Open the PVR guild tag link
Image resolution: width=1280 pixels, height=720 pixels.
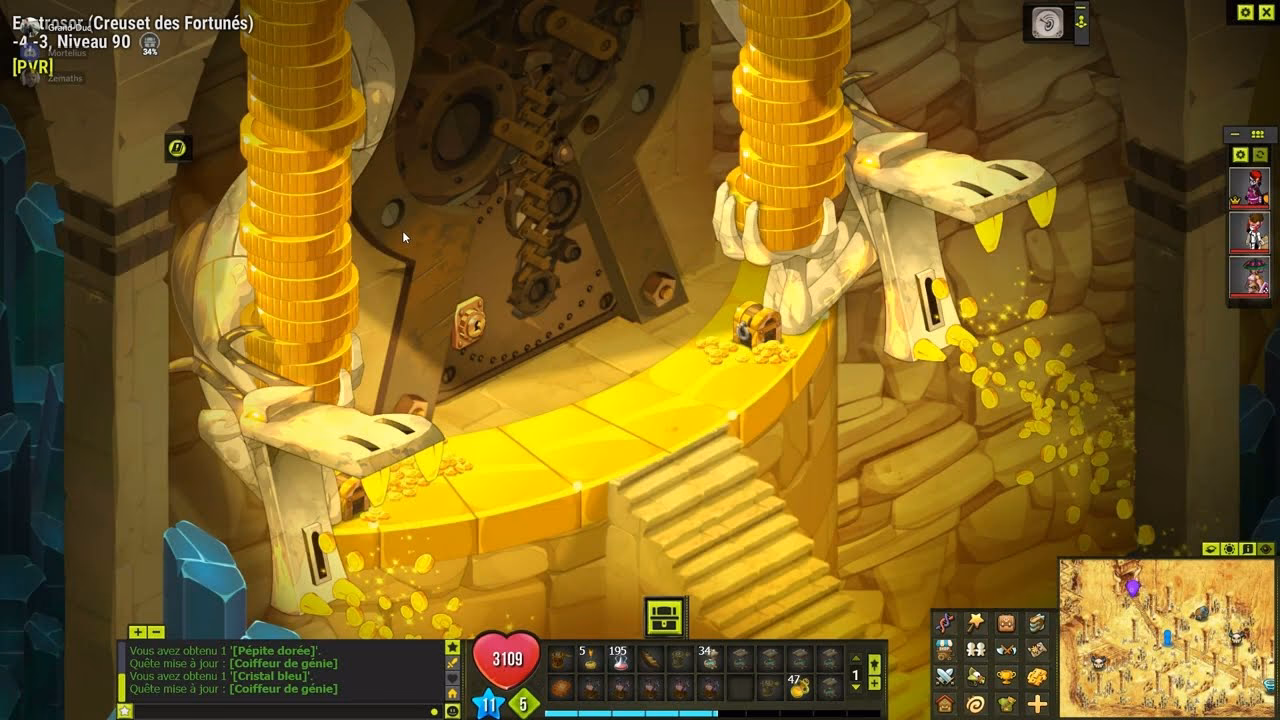33,66
